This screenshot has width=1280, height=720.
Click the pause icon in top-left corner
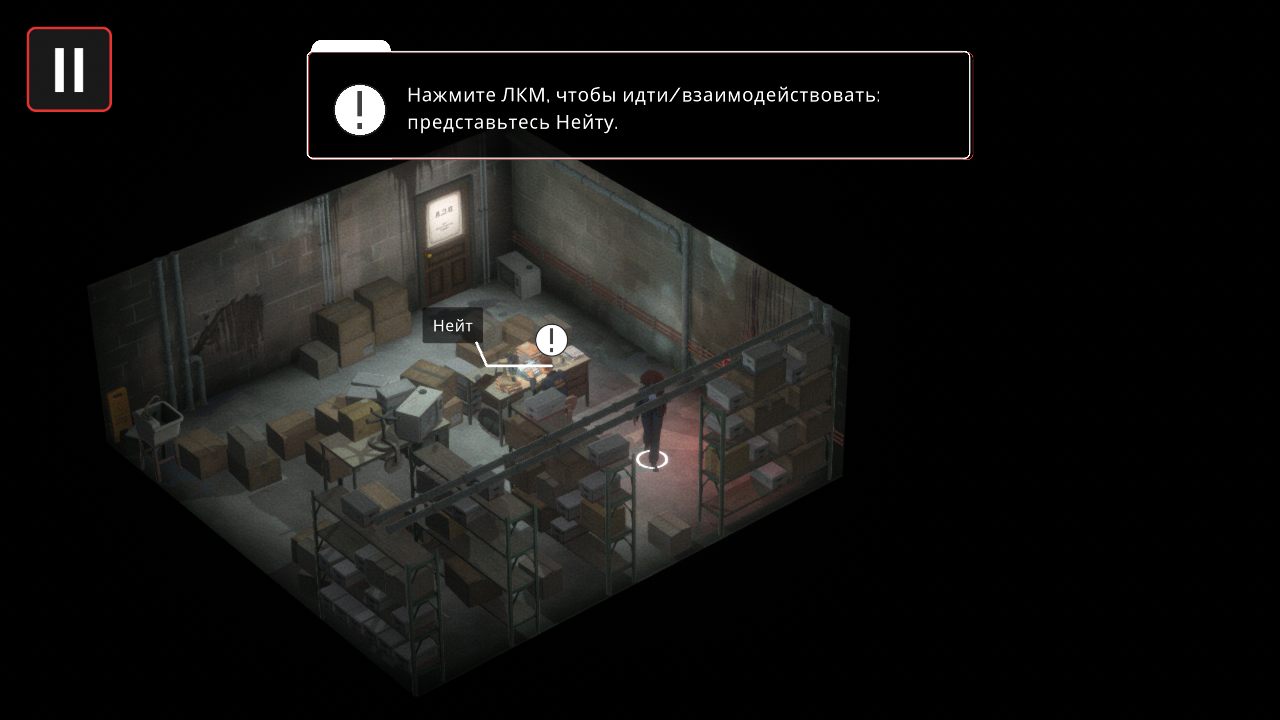(x=68, y=68)
